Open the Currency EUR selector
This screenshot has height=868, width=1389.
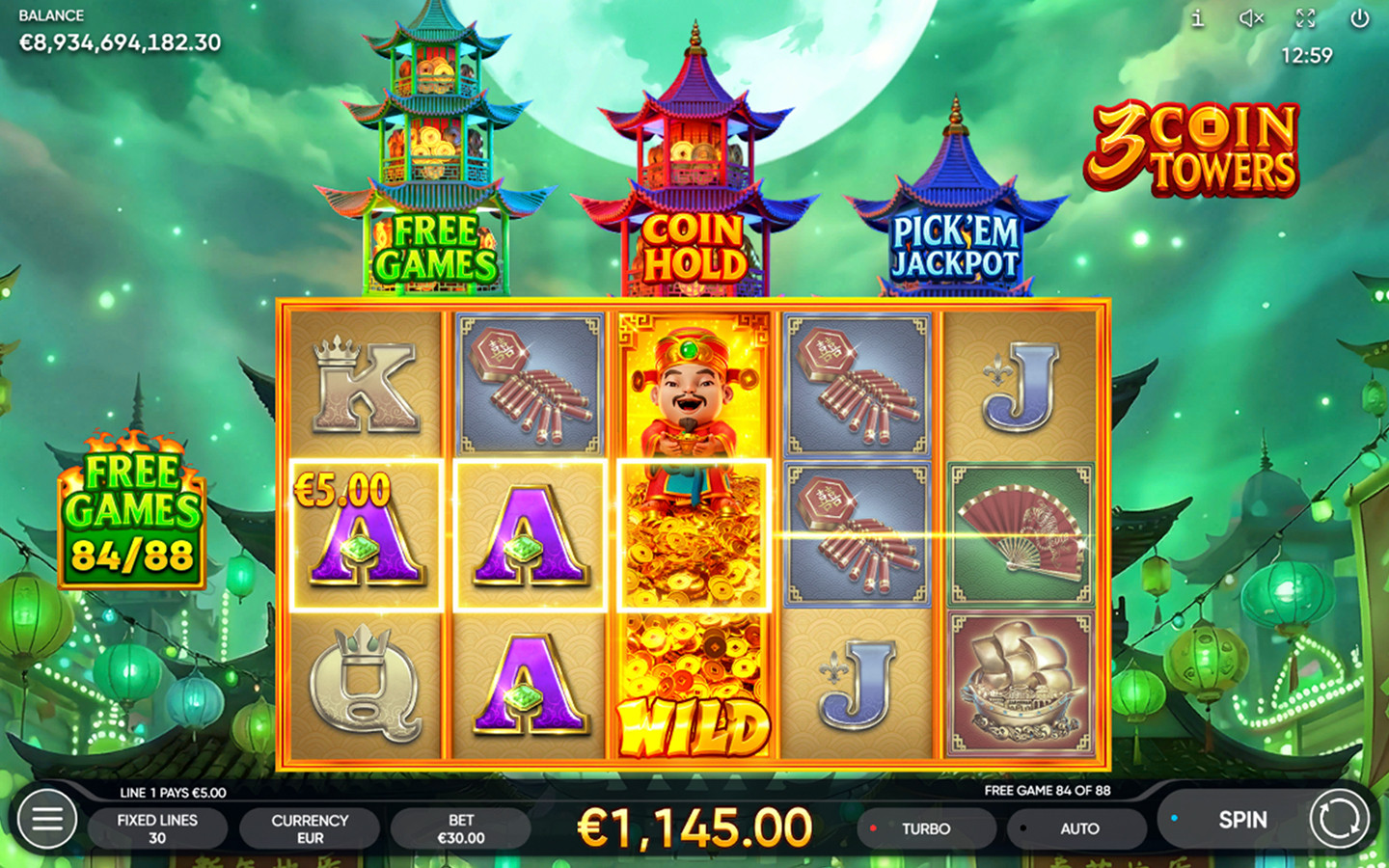pos(309,827)
